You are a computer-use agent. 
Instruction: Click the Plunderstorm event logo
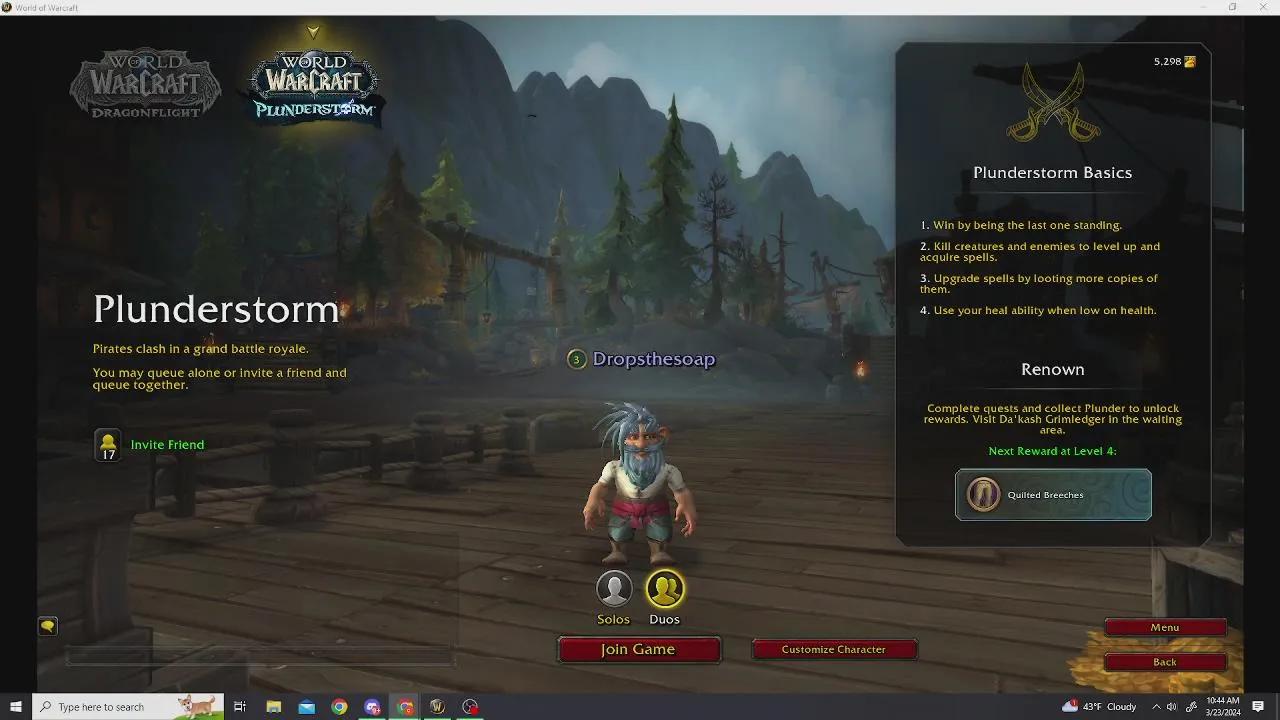(x=312, y=85)
